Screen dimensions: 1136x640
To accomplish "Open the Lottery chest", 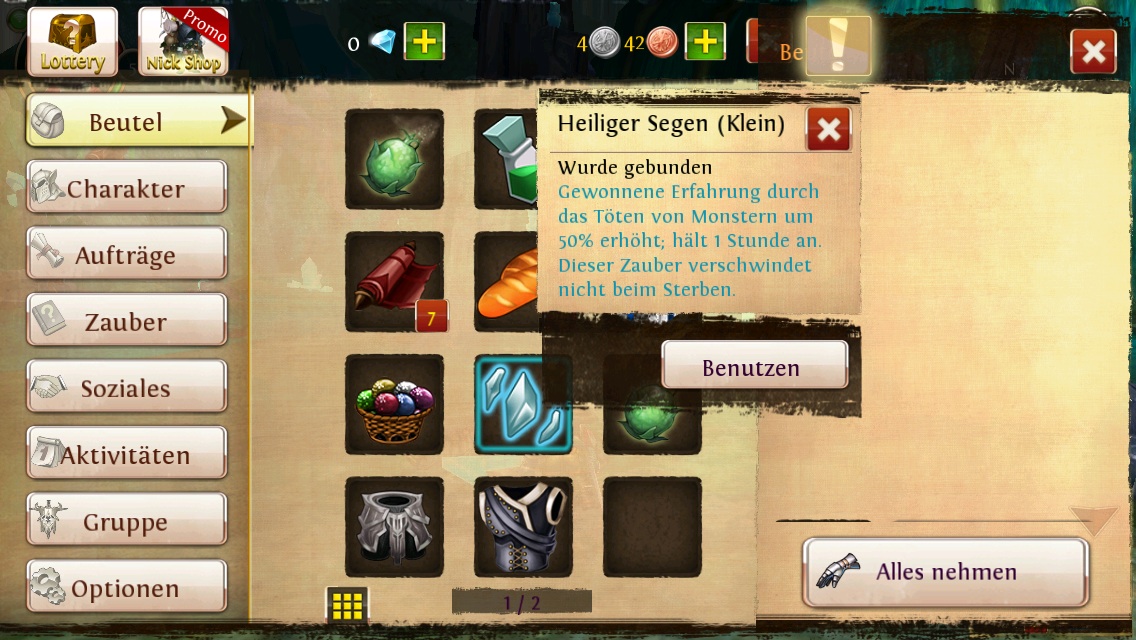I will click(x=72, y=42).
